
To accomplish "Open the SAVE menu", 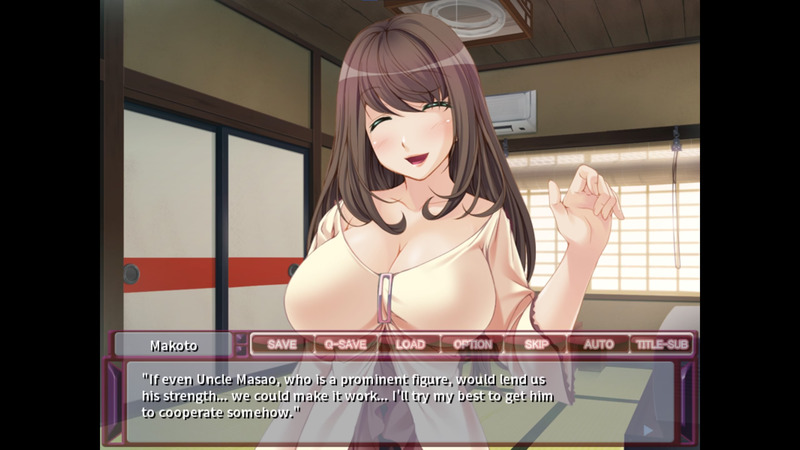I will click(x=282, y=344).
